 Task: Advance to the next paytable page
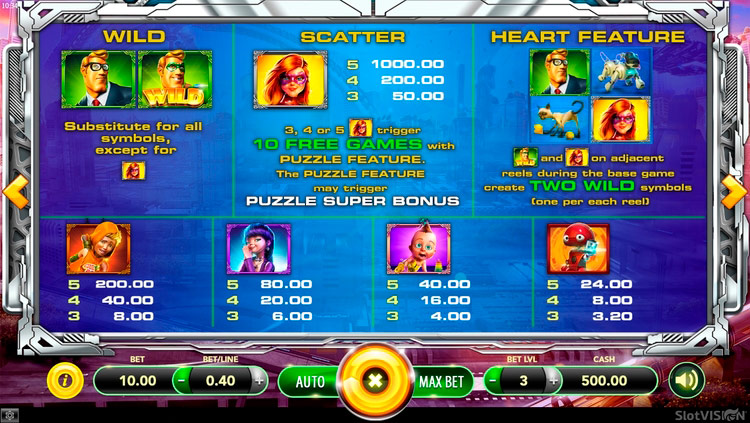pos(738,188)
